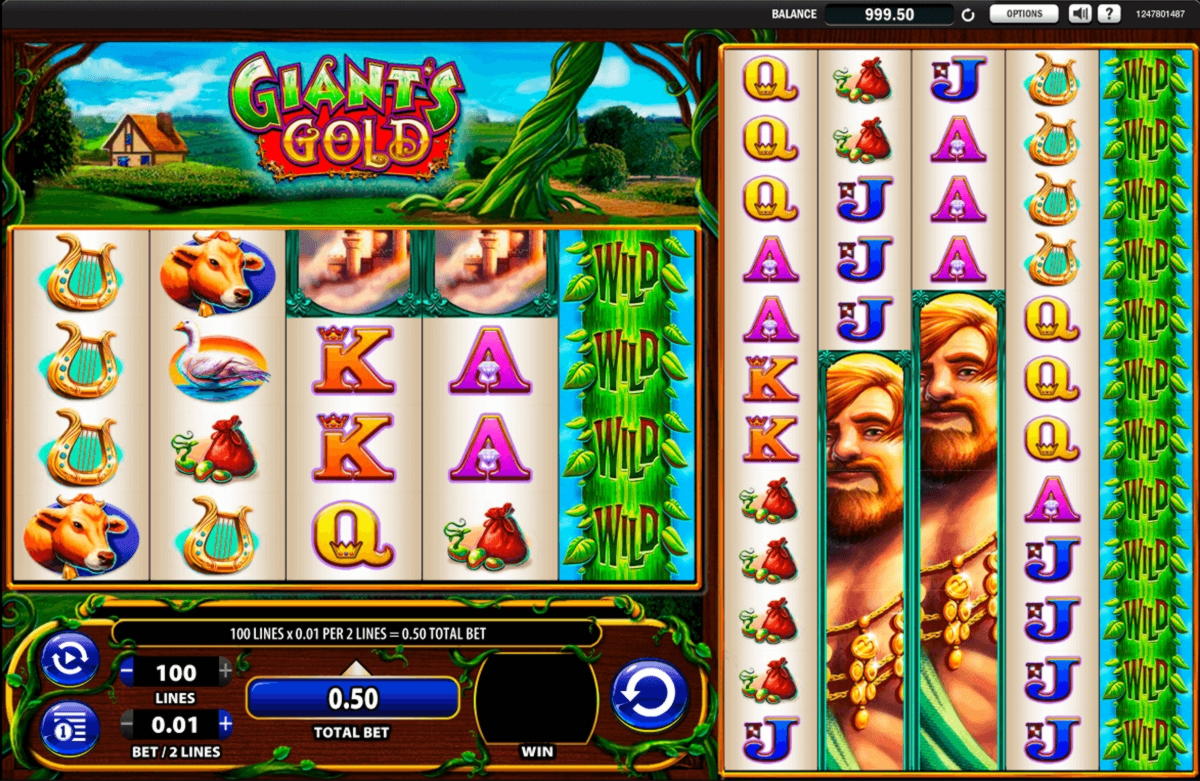Click the blue Total Bet bar
This screenshot has height=781, width=1200.
coord(352,697)
